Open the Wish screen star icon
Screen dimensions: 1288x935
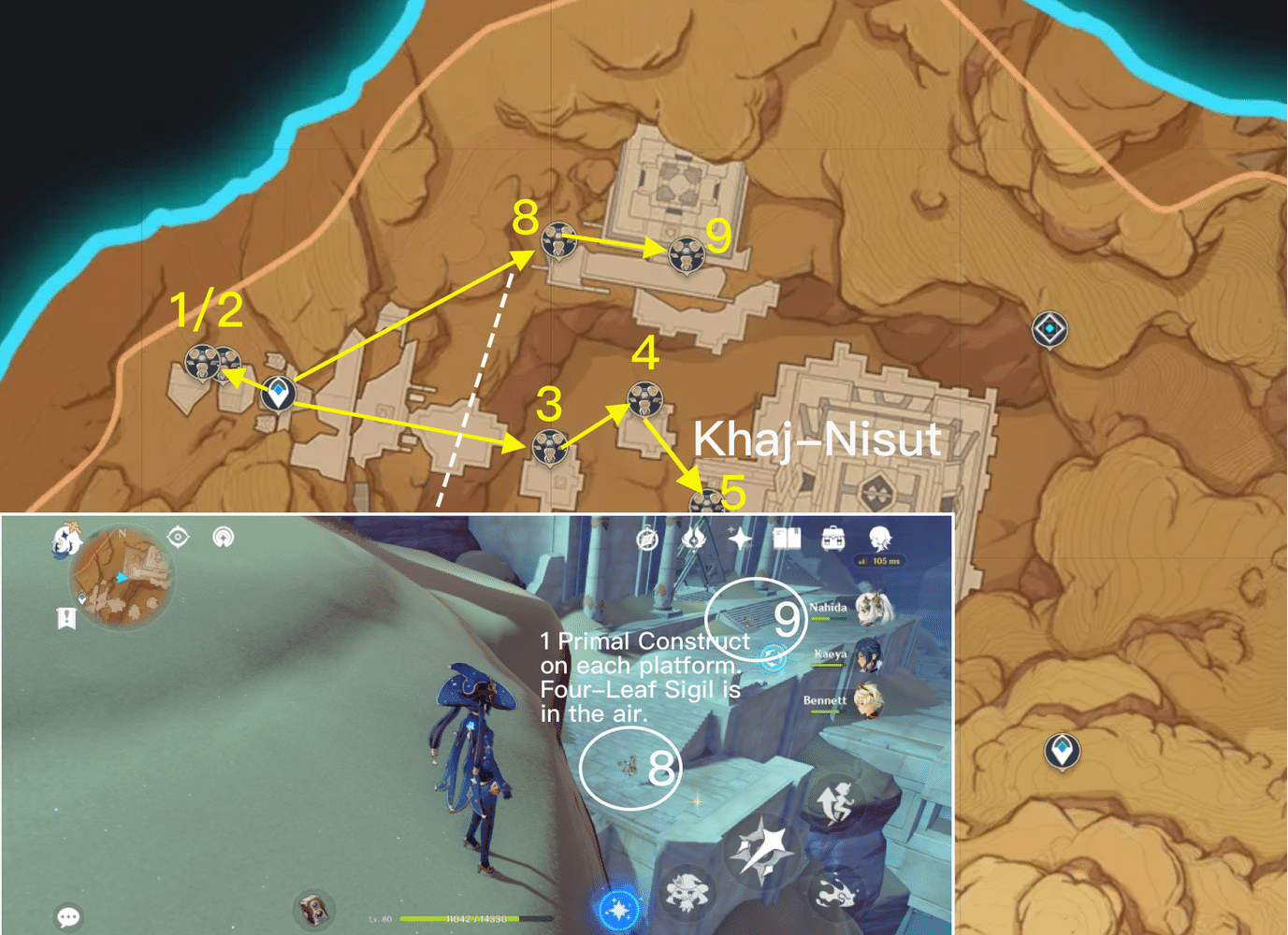741,538
